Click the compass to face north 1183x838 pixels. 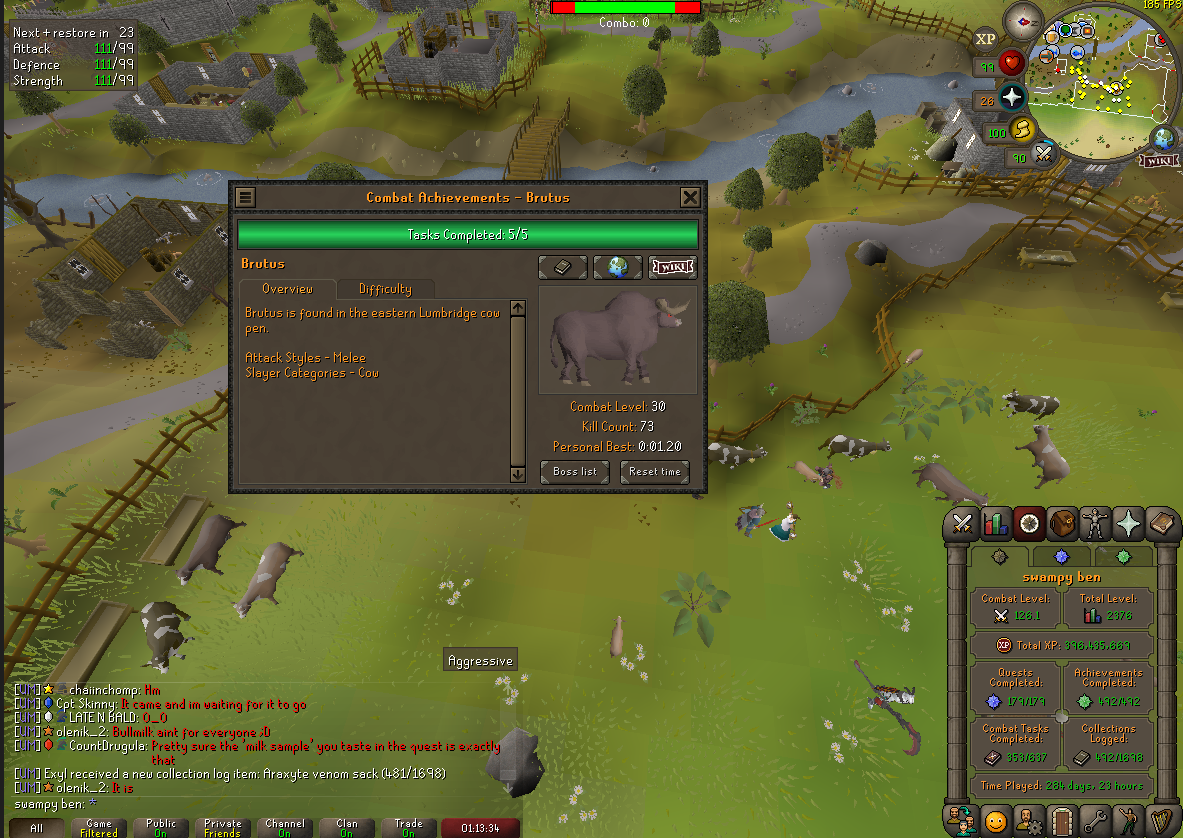(1023, 21)
